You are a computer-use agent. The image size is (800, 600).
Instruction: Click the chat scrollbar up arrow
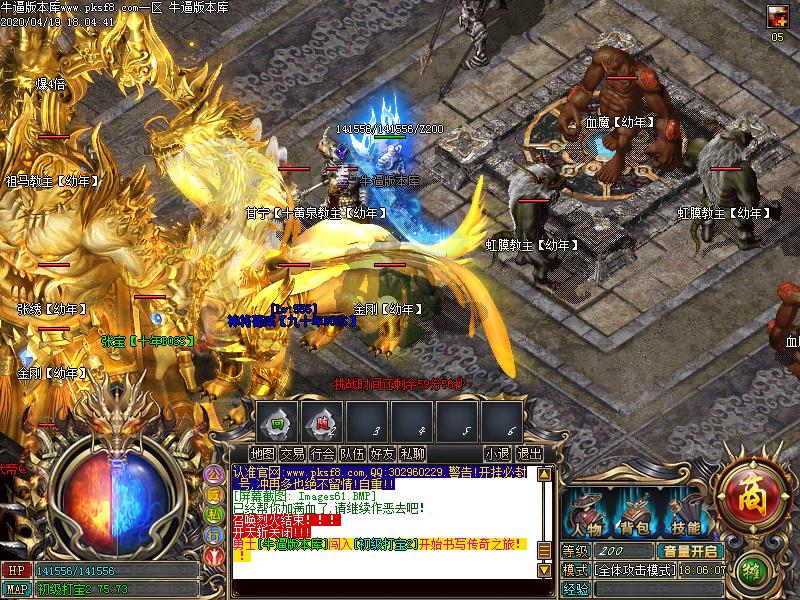pos(545,474)
